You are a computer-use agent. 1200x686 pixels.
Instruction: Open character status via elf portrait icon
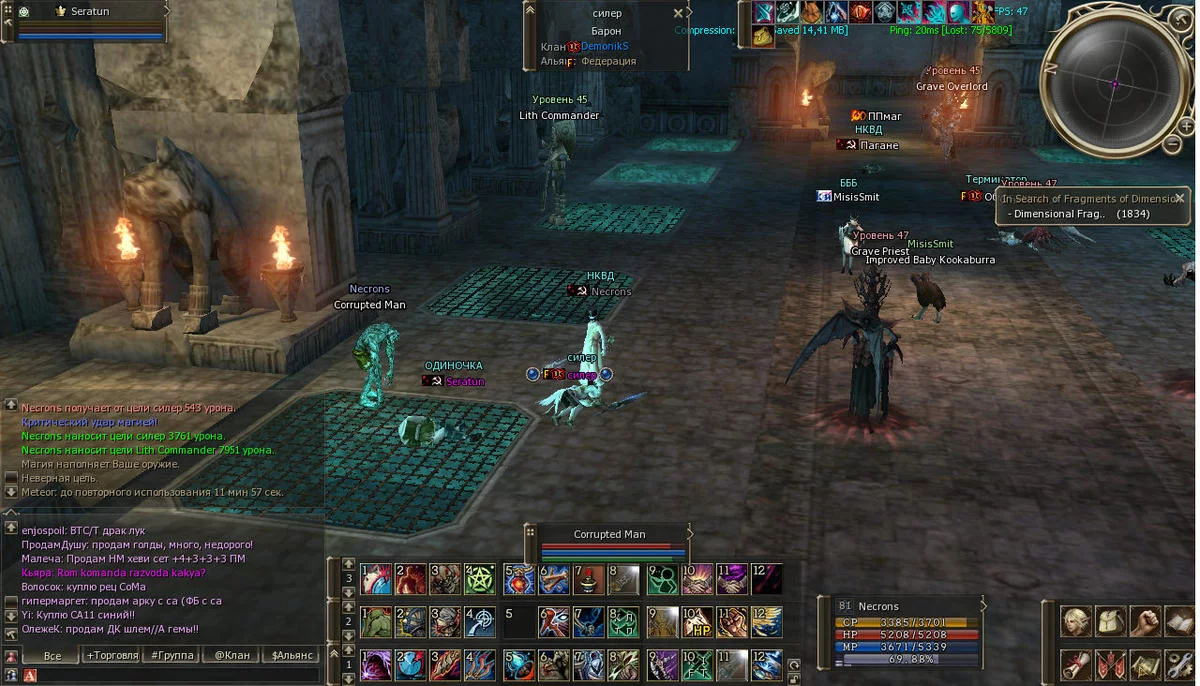coord(1076,621)
